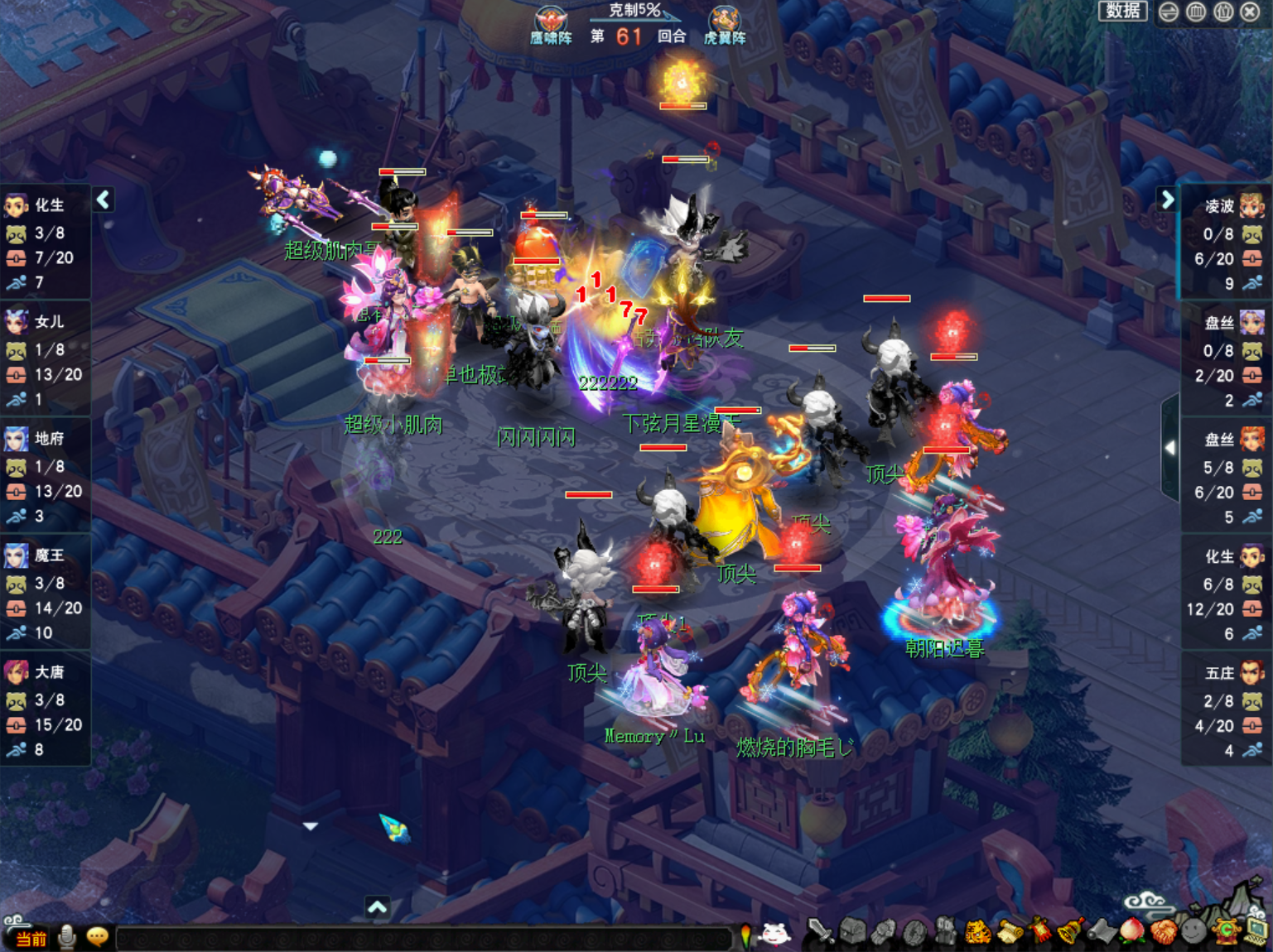Open the golden bell icon in toolbar
1273x952 pixels.
(x=1069, y=933)
